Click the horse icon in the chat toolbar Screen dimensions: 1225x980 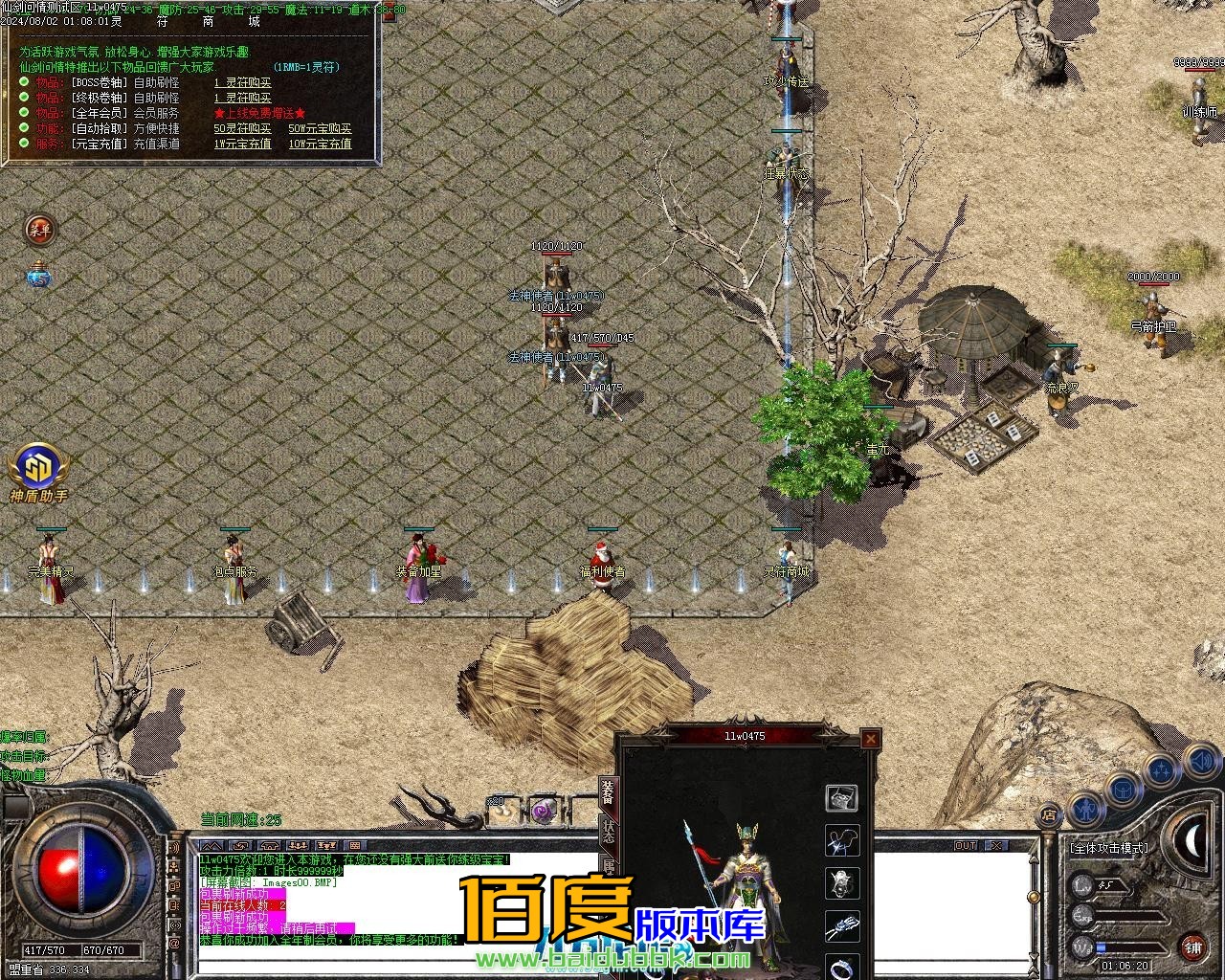[x=240, y=846]
